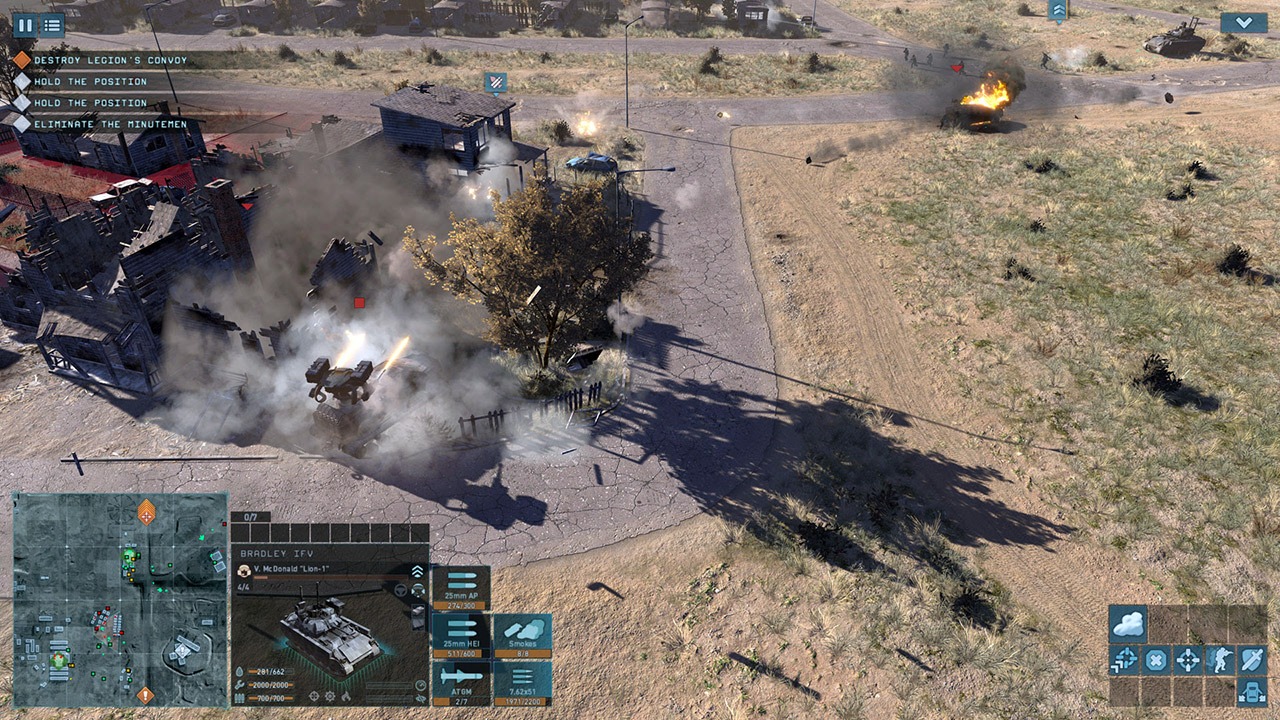Issue the Stop order with X icon

1157,659
